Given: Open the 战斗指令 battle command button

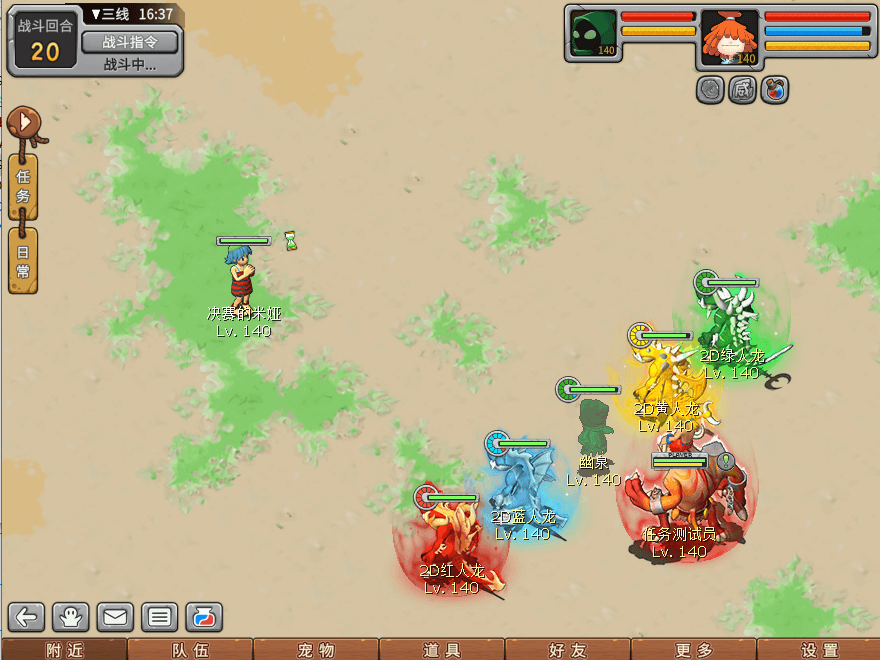Looking at the screenshot, I should point(129,42).
